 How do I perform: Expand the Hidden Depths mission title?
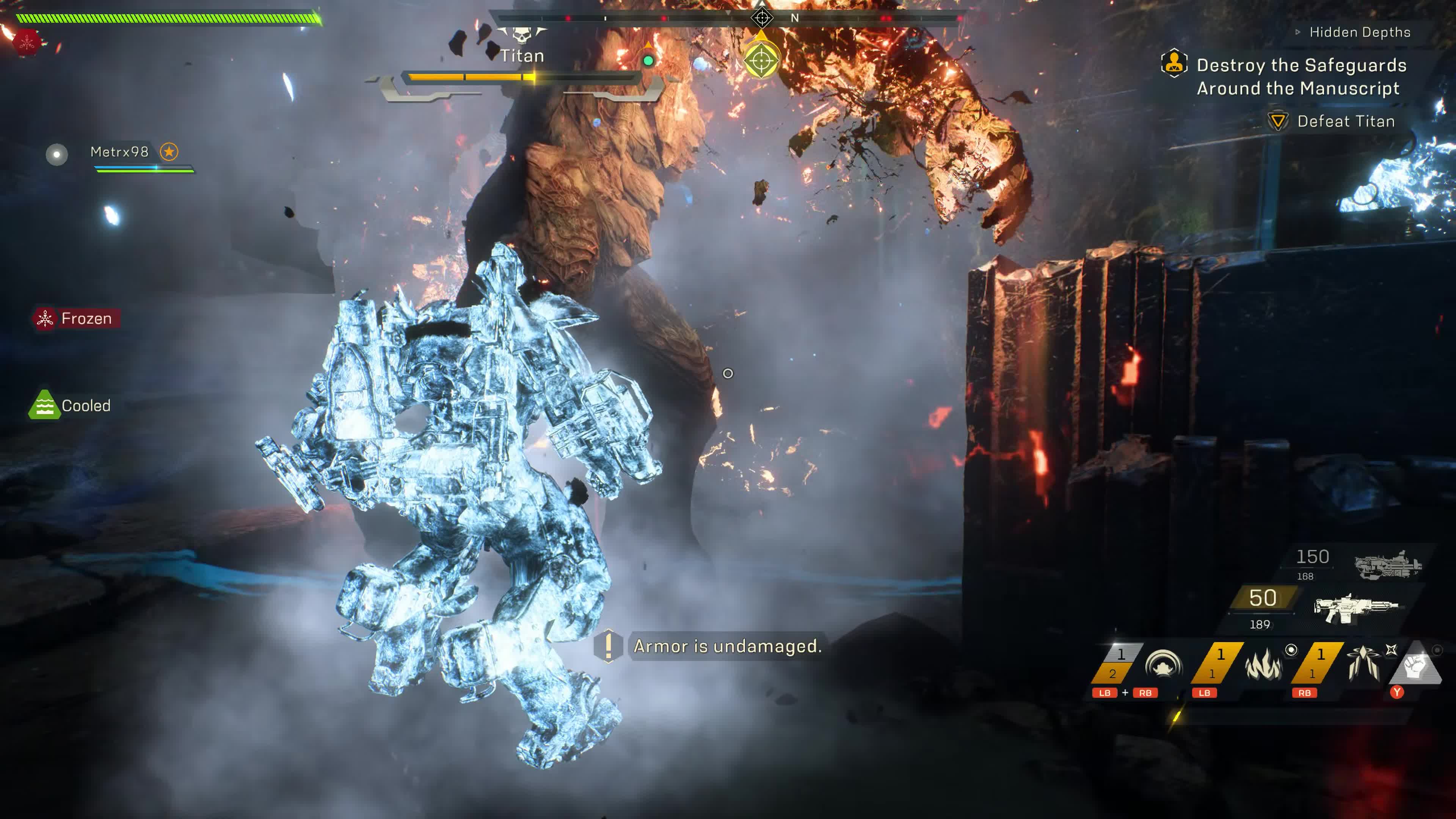1359,32
